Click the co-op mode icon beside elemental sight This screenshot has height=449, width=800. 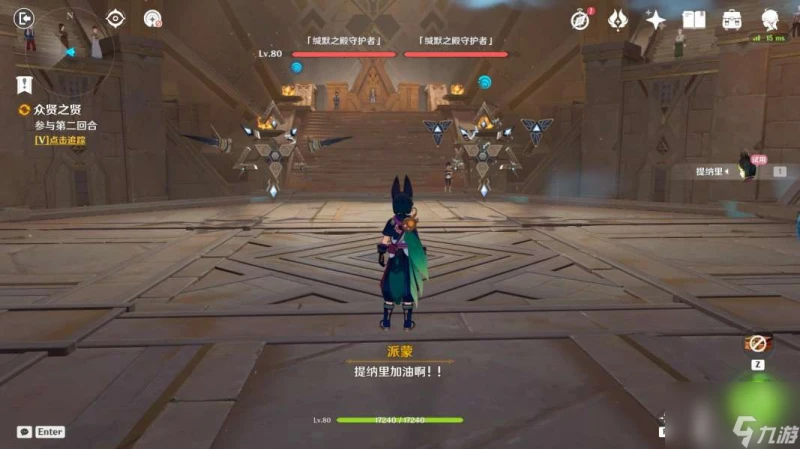pos(152,18)
